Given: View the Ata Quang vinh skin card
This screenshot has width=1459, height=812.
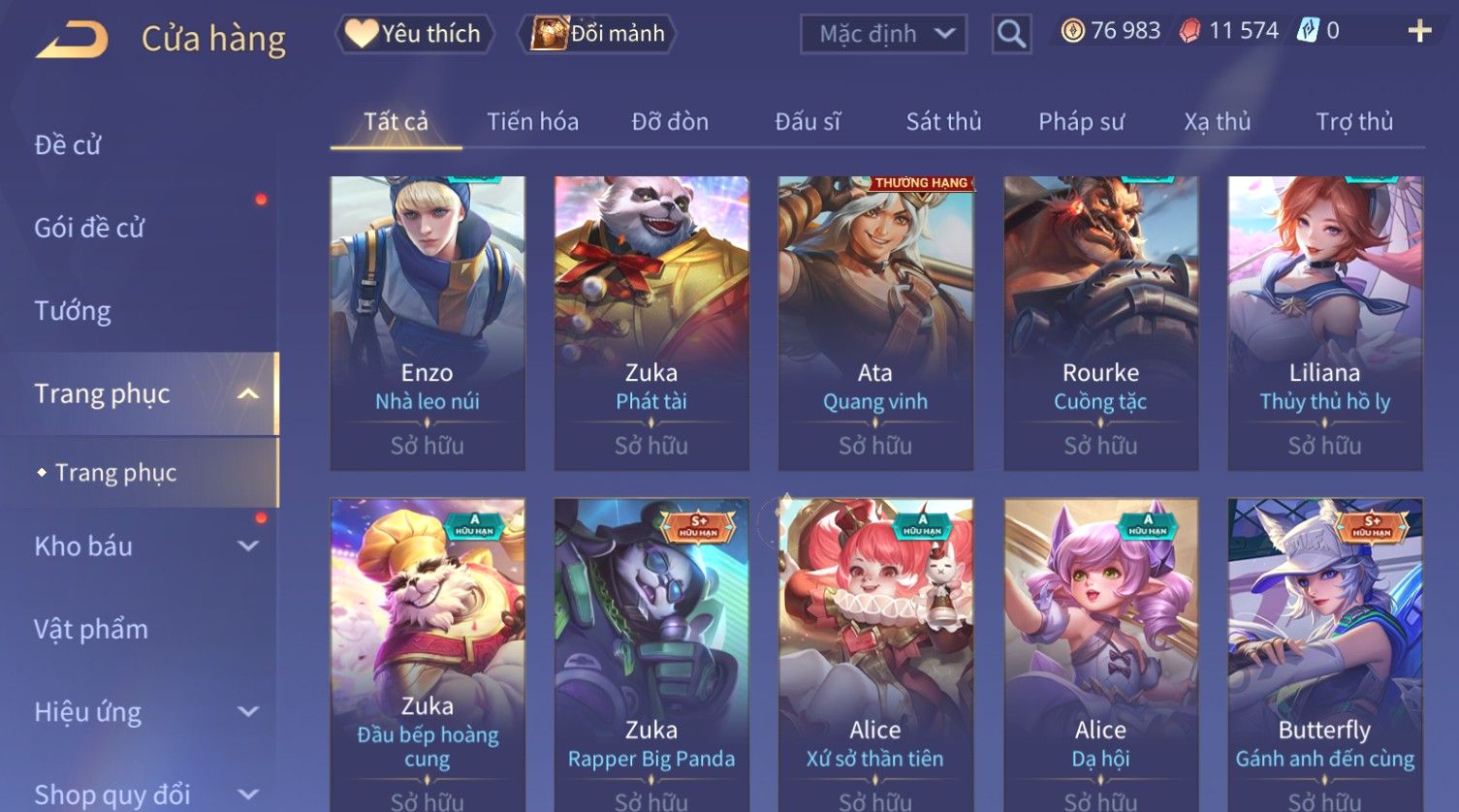Looking at the screenshot, I should (875, 323).
